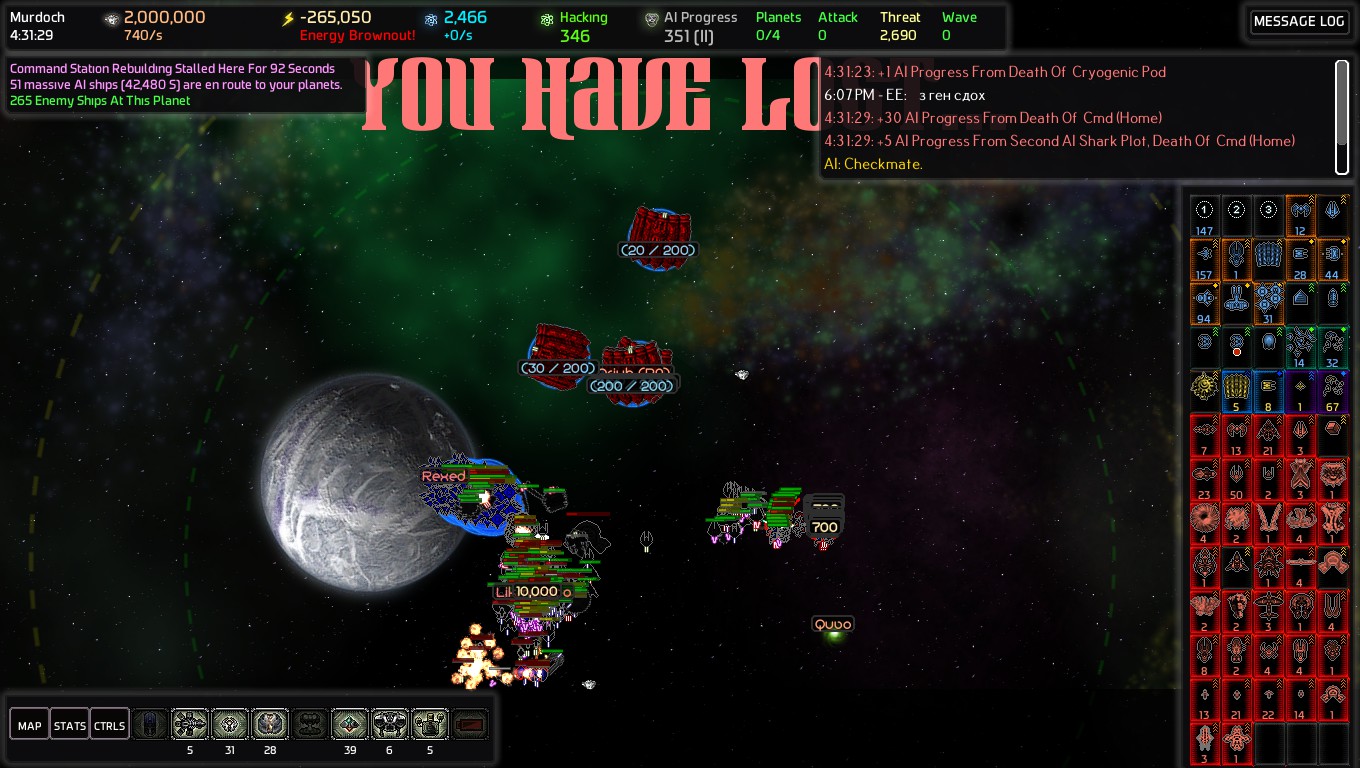Image resolution: width=1360 pixels, height=768 pixels.
Task: Select the blue ship type showing 157
Action: 1205,259
